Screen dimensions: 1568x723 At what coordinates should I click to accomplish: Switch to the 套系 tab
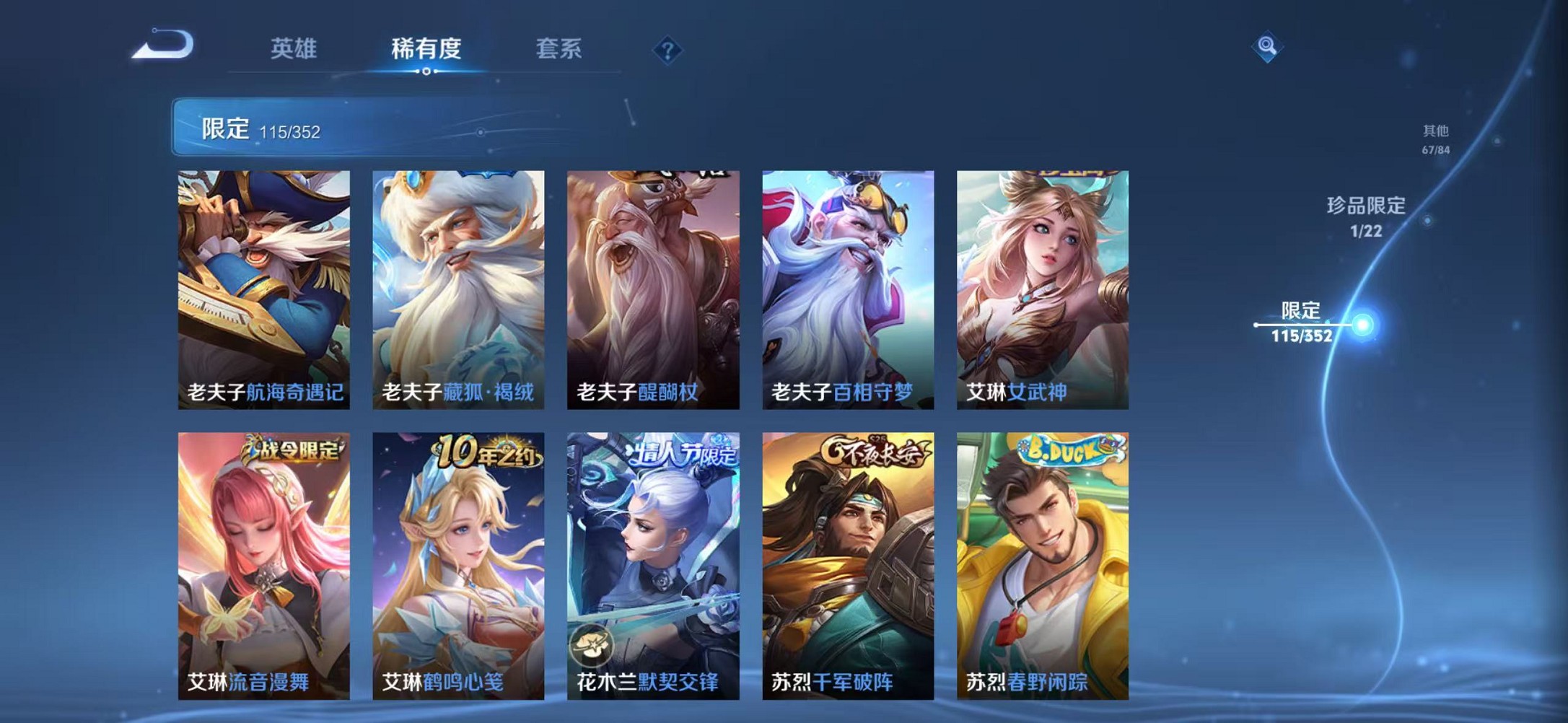(x=559, y=48)
